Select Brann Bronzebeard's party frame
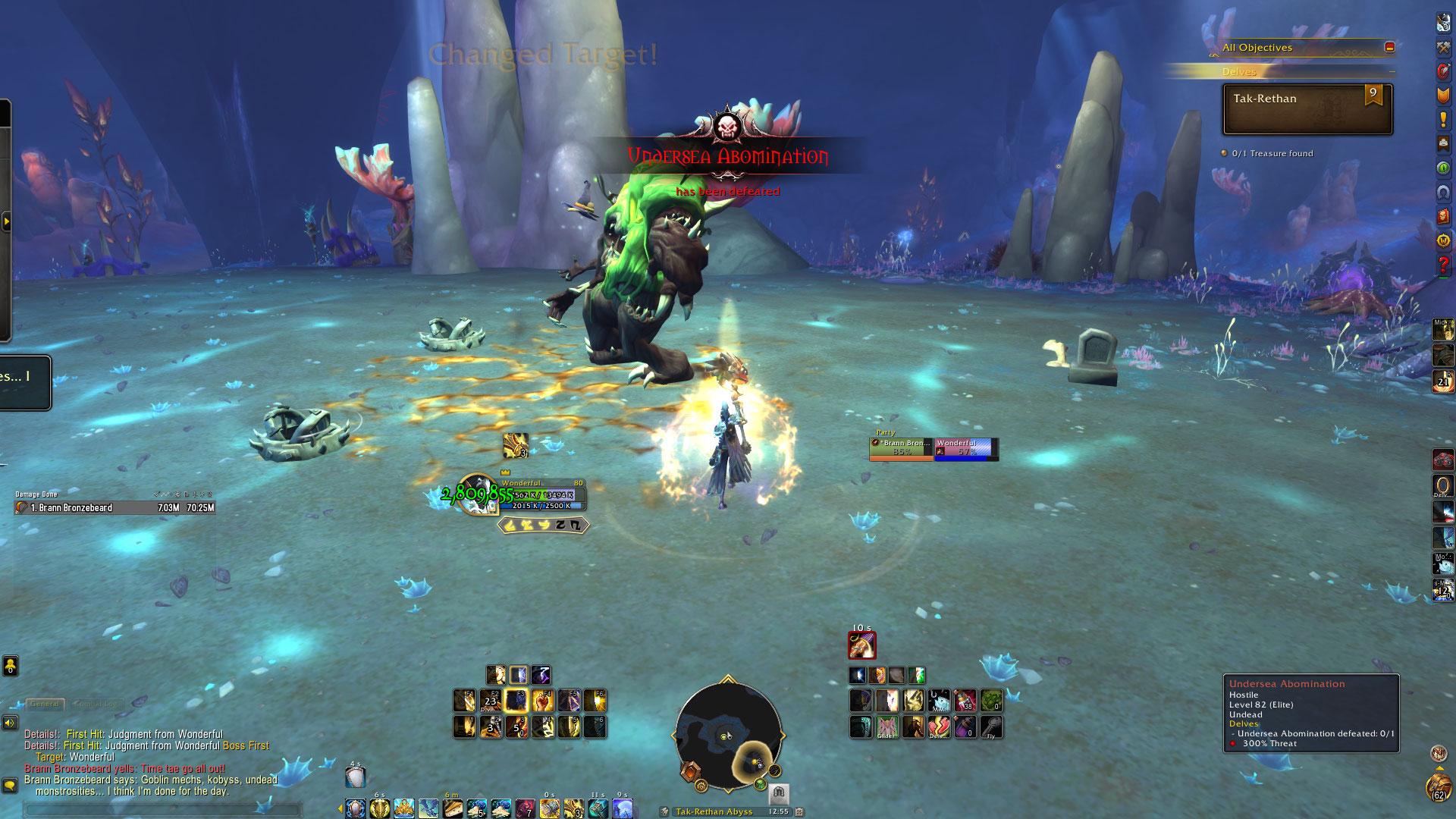Screen dimensions: 1456x819 [x=901, y=447]
